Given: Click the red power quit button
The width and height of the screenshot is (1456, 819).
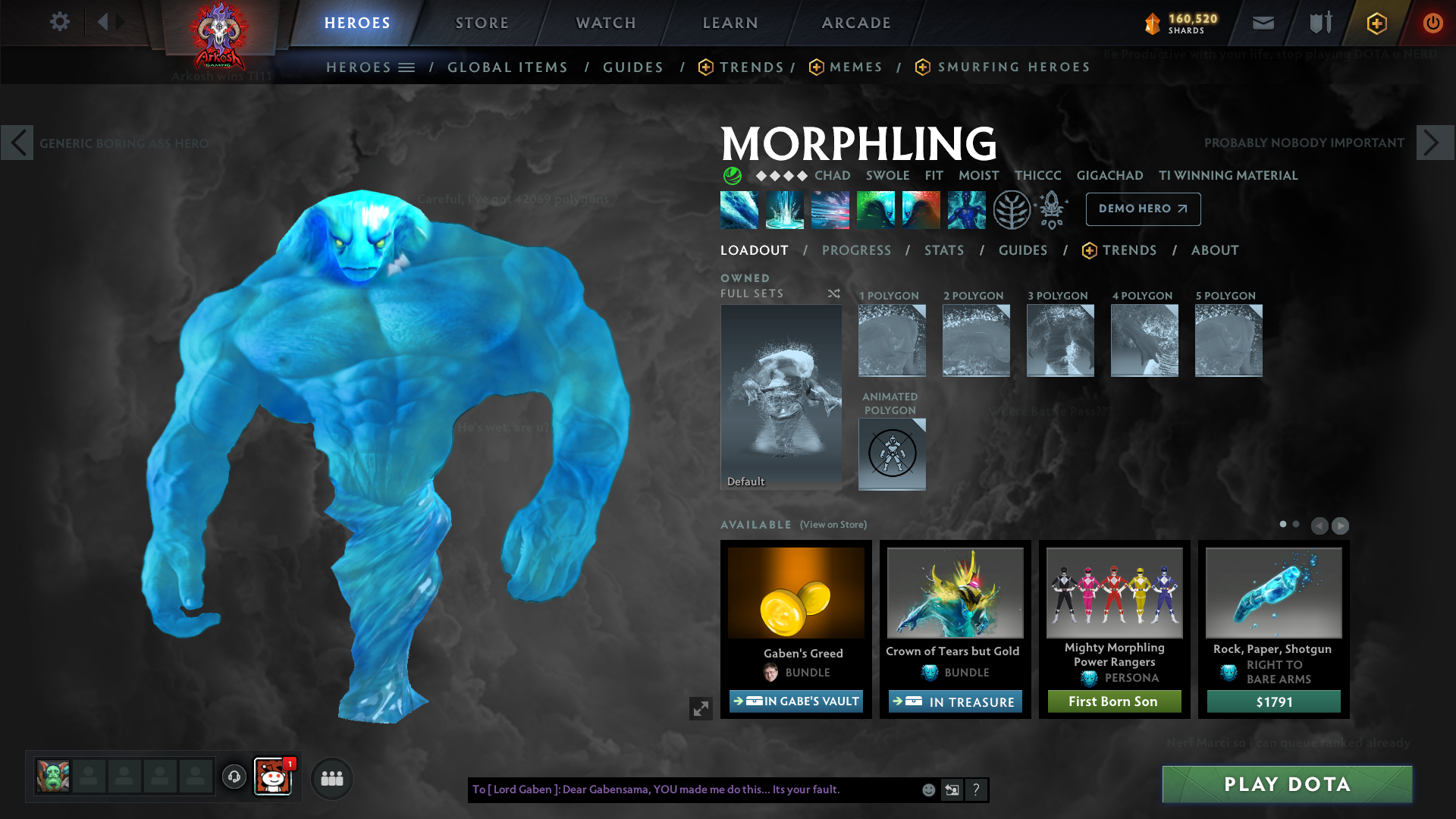Looking at the screenshot, I should (x=1432, y=23).
